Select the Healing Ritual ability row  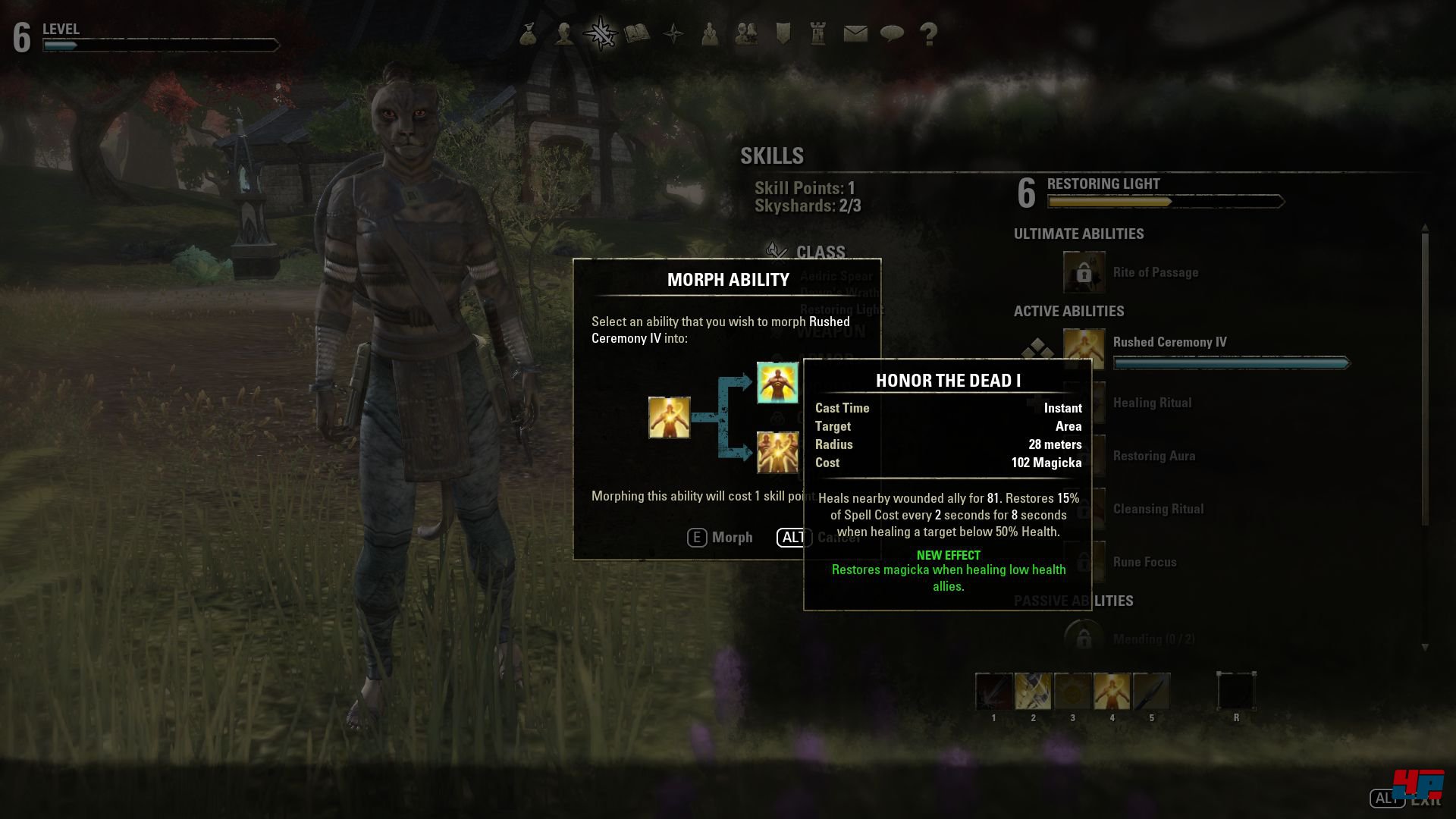[1152, 403]
